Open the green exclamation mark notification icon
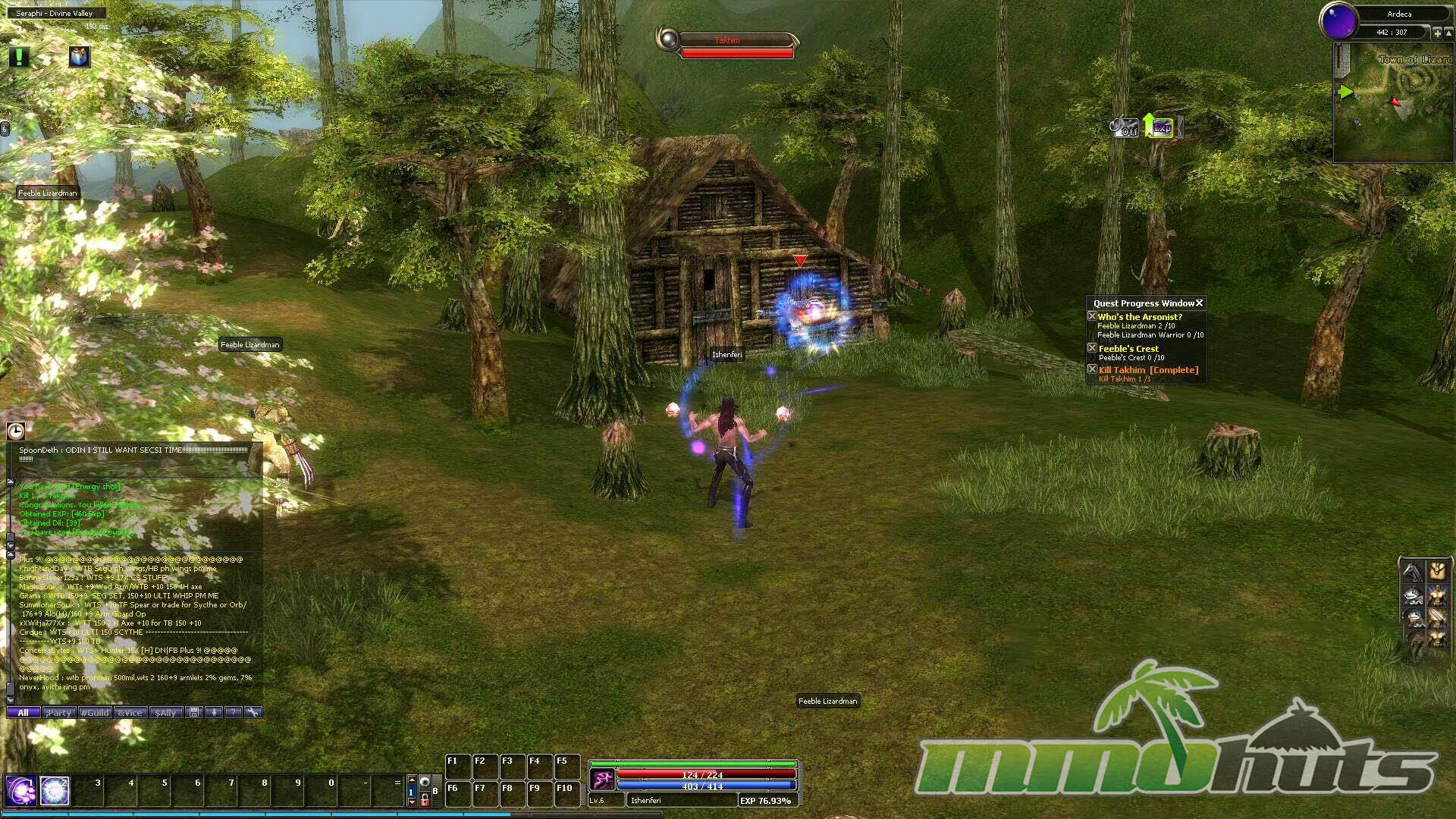The height and width of the screenshot is (819, 1456). tap(19, 57)
